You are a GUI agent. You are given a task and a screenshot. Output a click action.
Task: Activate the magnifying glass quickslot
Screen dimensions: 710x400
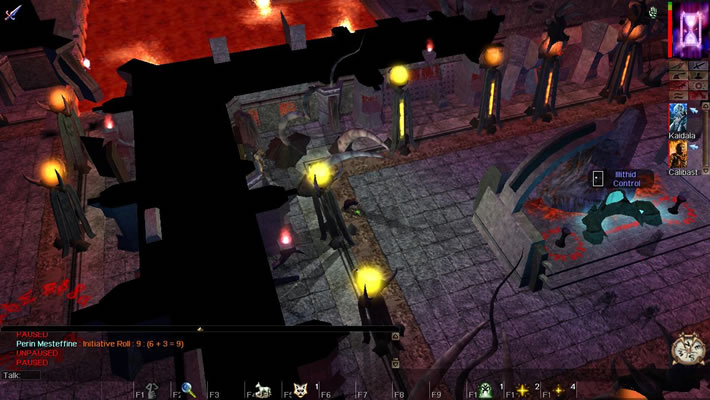coord(188,390)
